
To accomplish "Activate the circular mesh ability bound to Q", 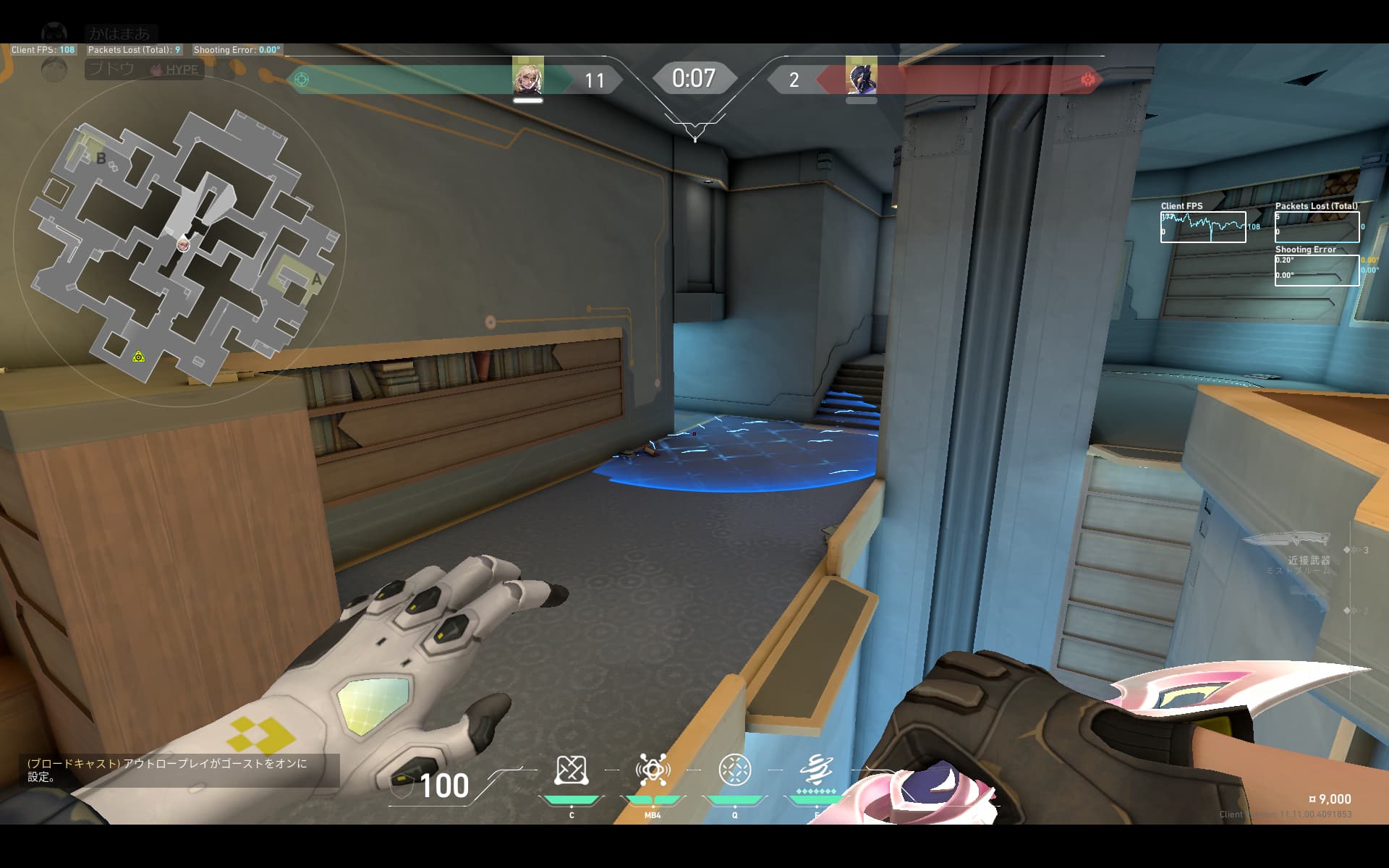I will (x=734, y=771).
